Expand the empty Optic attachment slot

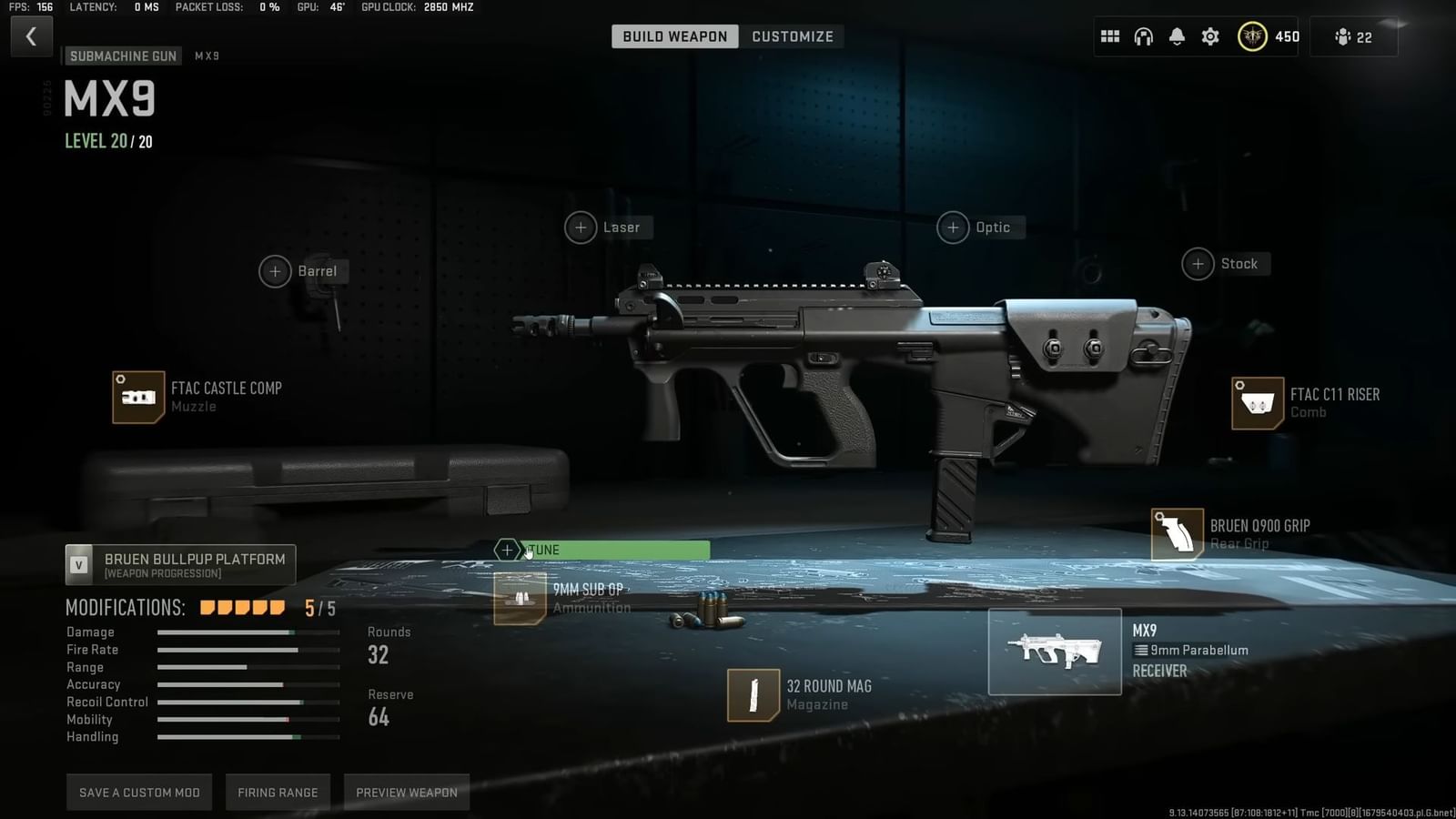coord(953,227)
